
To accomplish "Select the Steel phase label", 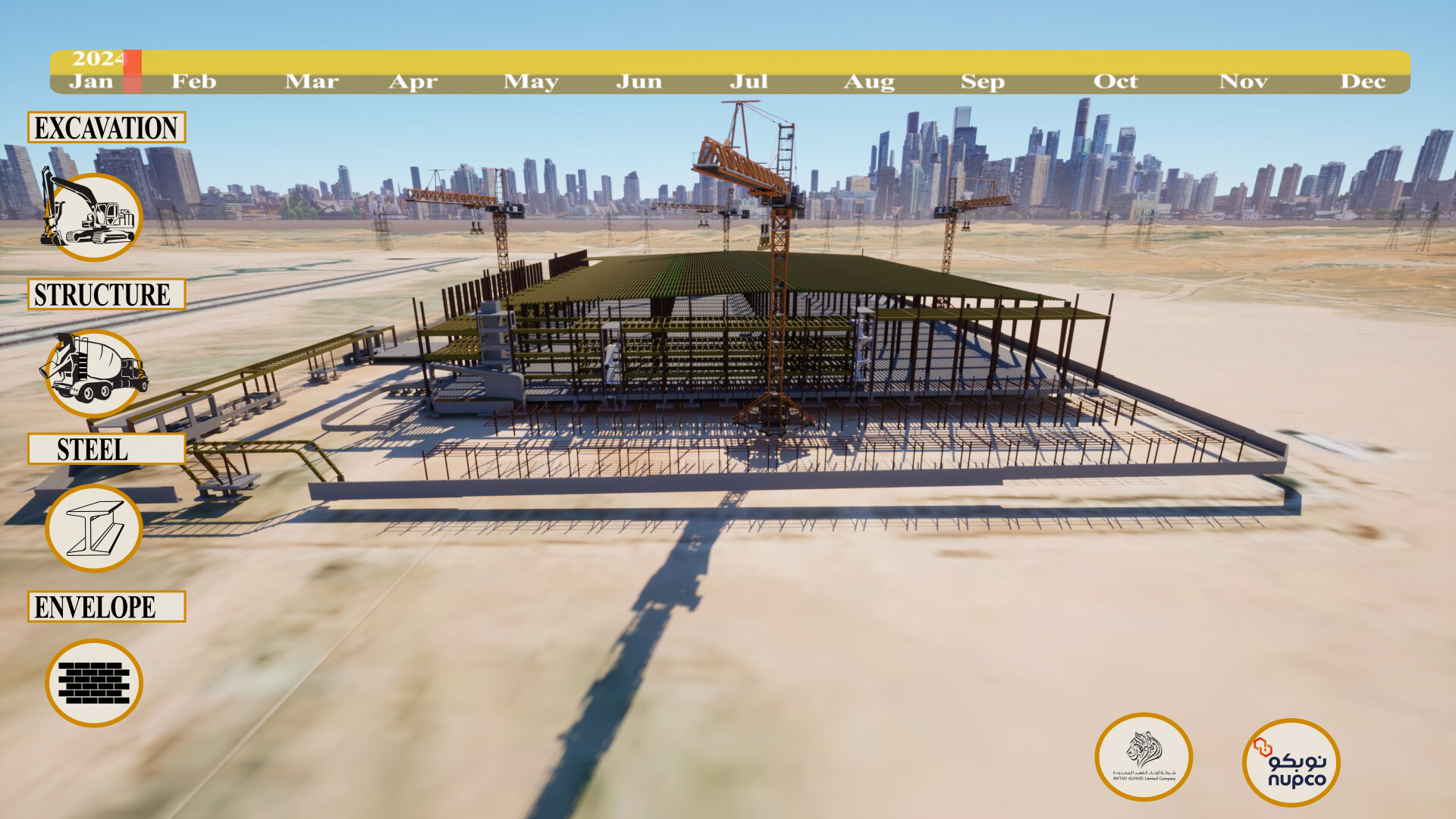I will (x=106, y=449).
